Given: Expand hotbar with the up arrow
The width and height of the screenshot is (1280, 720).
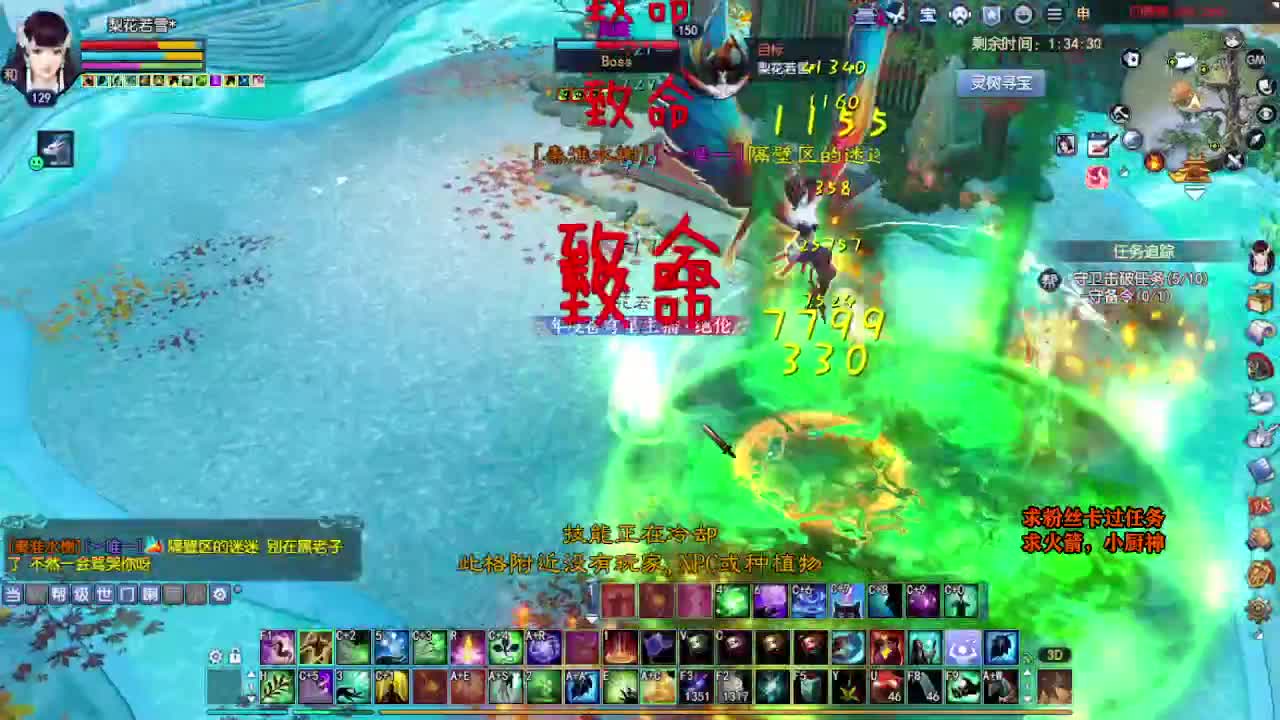Looking at the screenshot, I should tap(250, 674).
